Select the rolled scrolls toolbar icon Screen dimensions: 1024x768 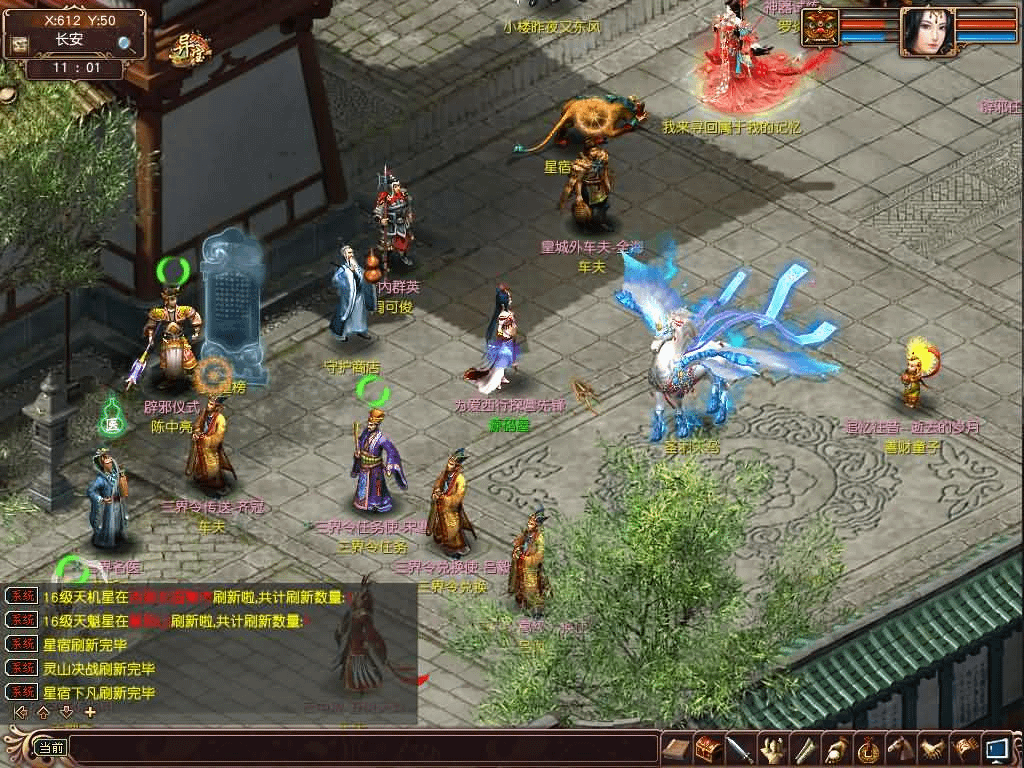804,748
